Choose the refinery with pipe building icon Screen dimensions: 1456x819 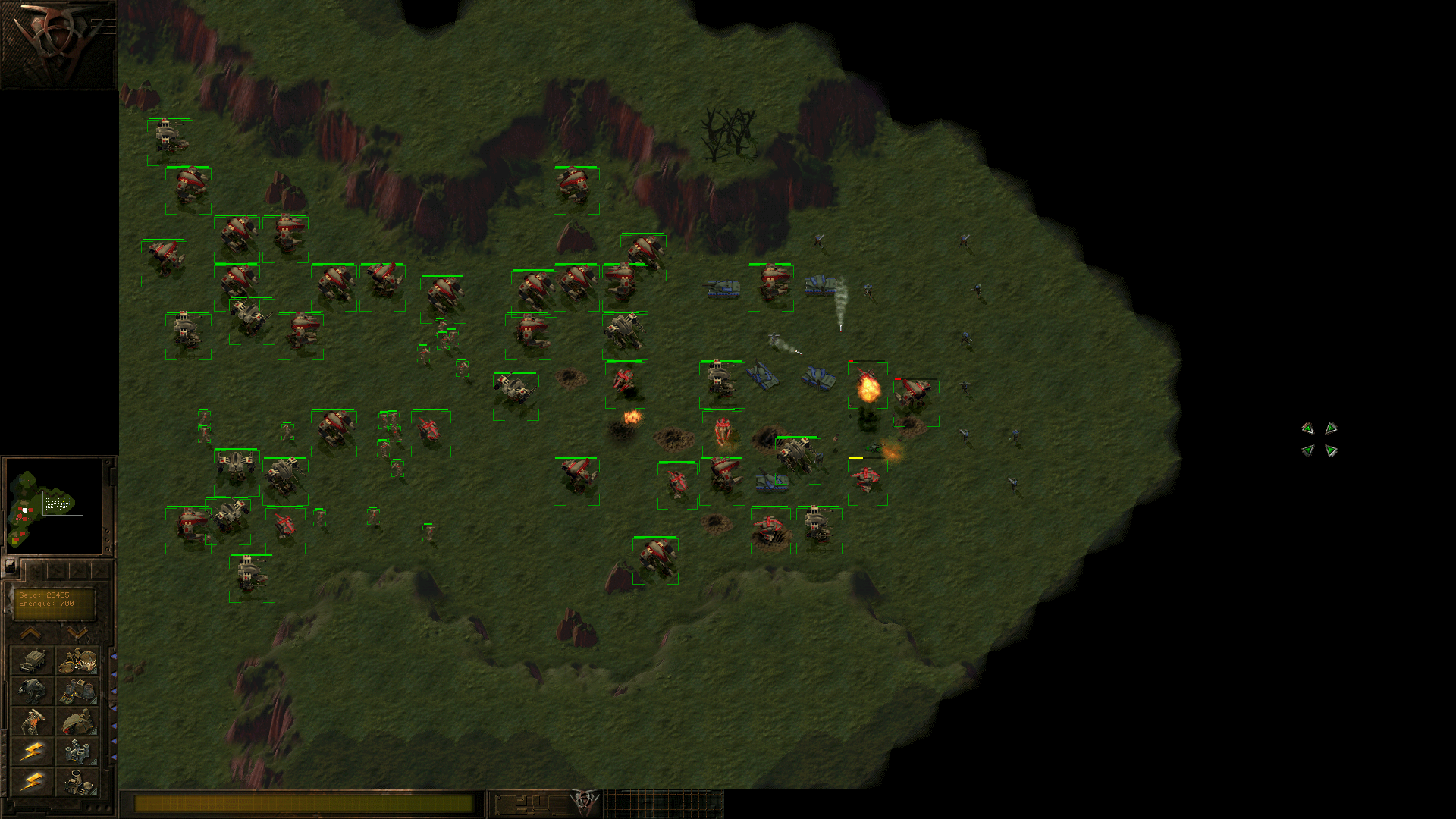[x=77, y=782]
